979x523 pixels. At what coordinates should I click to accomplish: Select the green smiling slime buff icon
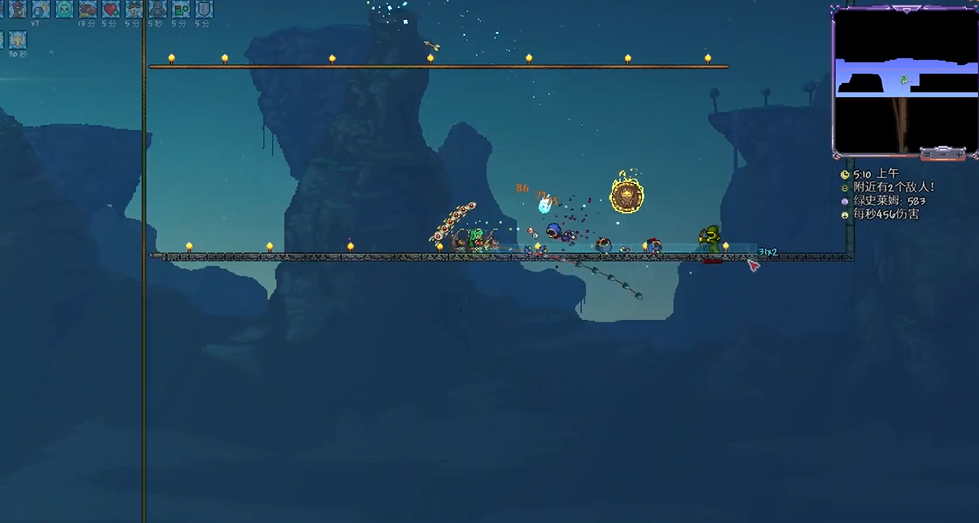pos(64,10)
